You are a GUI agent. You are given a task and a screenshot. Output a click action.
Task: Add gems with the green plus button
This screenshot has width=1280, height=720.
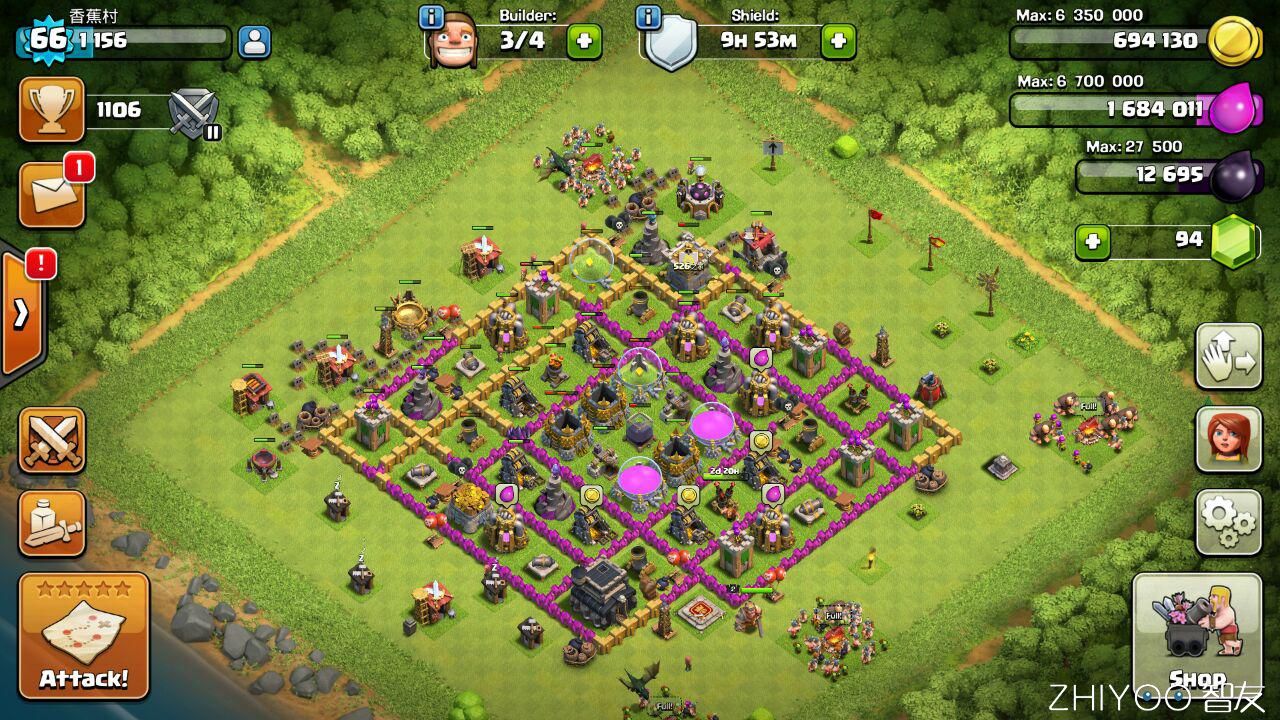(x=1093, y=242)
